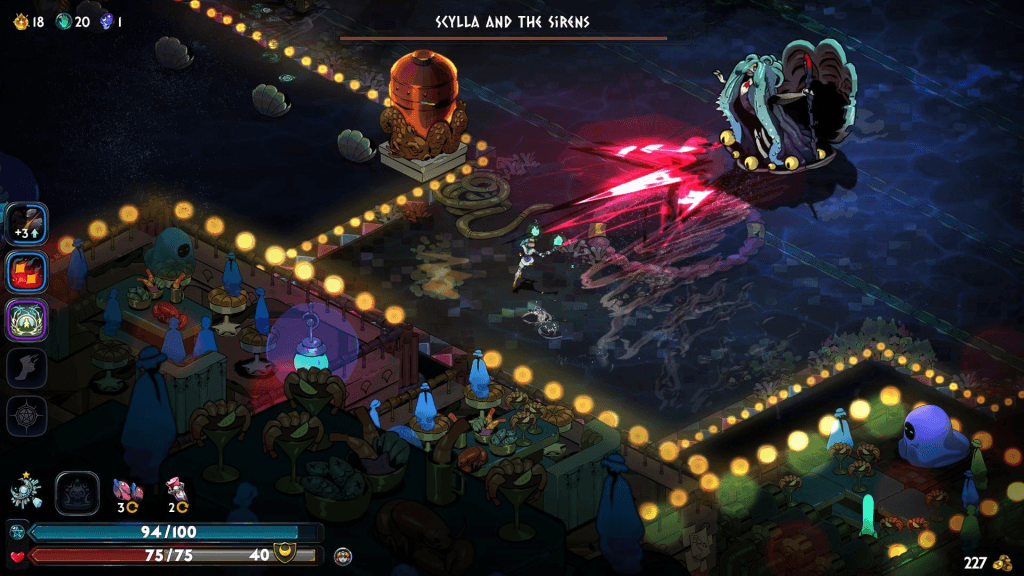The width and height of the screenshot is (1024, 576).
Task: Select the empty pentagram cast slot
Action: [x=27, y=416]
